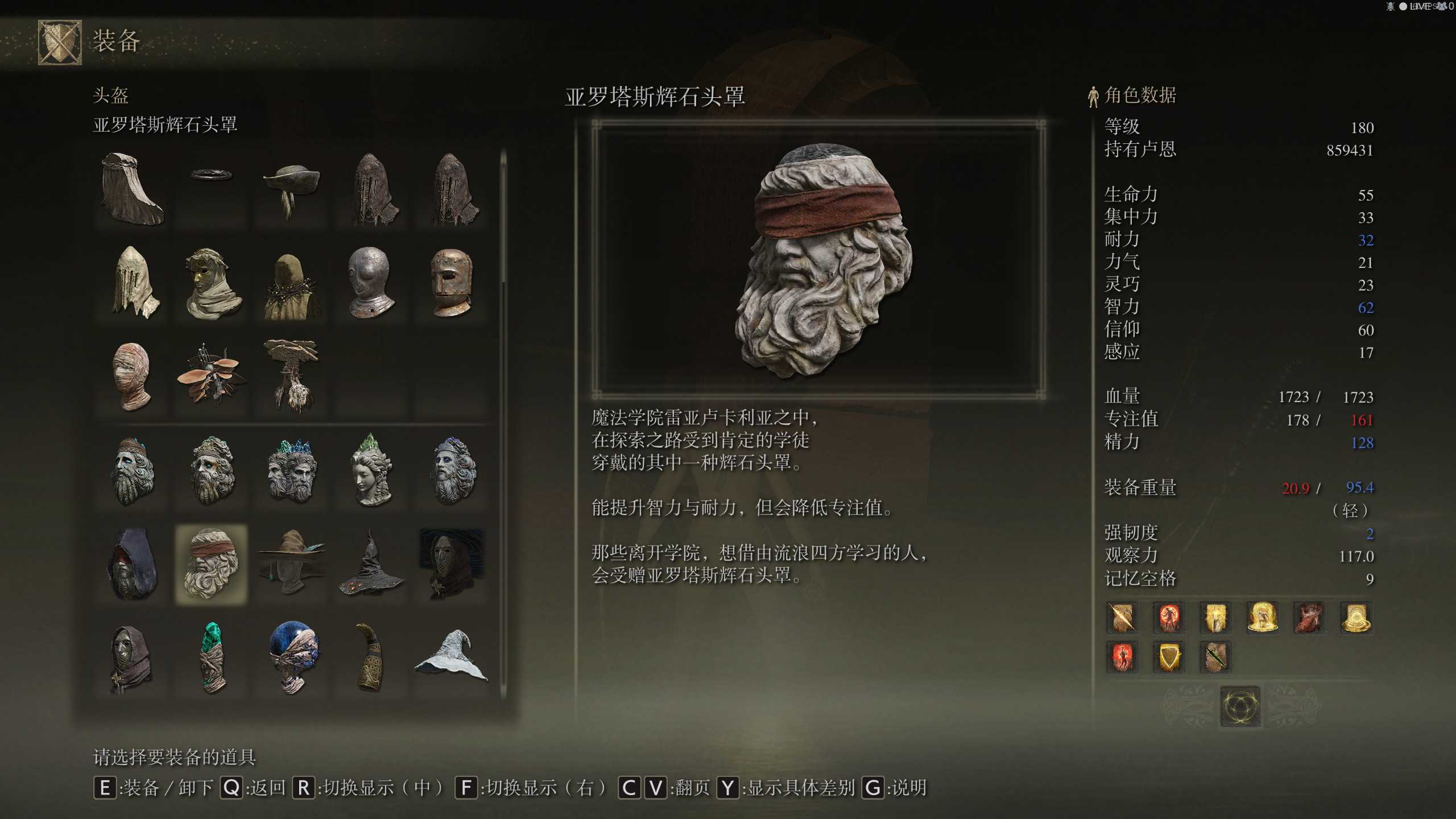This screenshot has height=819, width=1456.
Task: Select the kneeling figure healing incantation icon
Action: (1262, 618)
